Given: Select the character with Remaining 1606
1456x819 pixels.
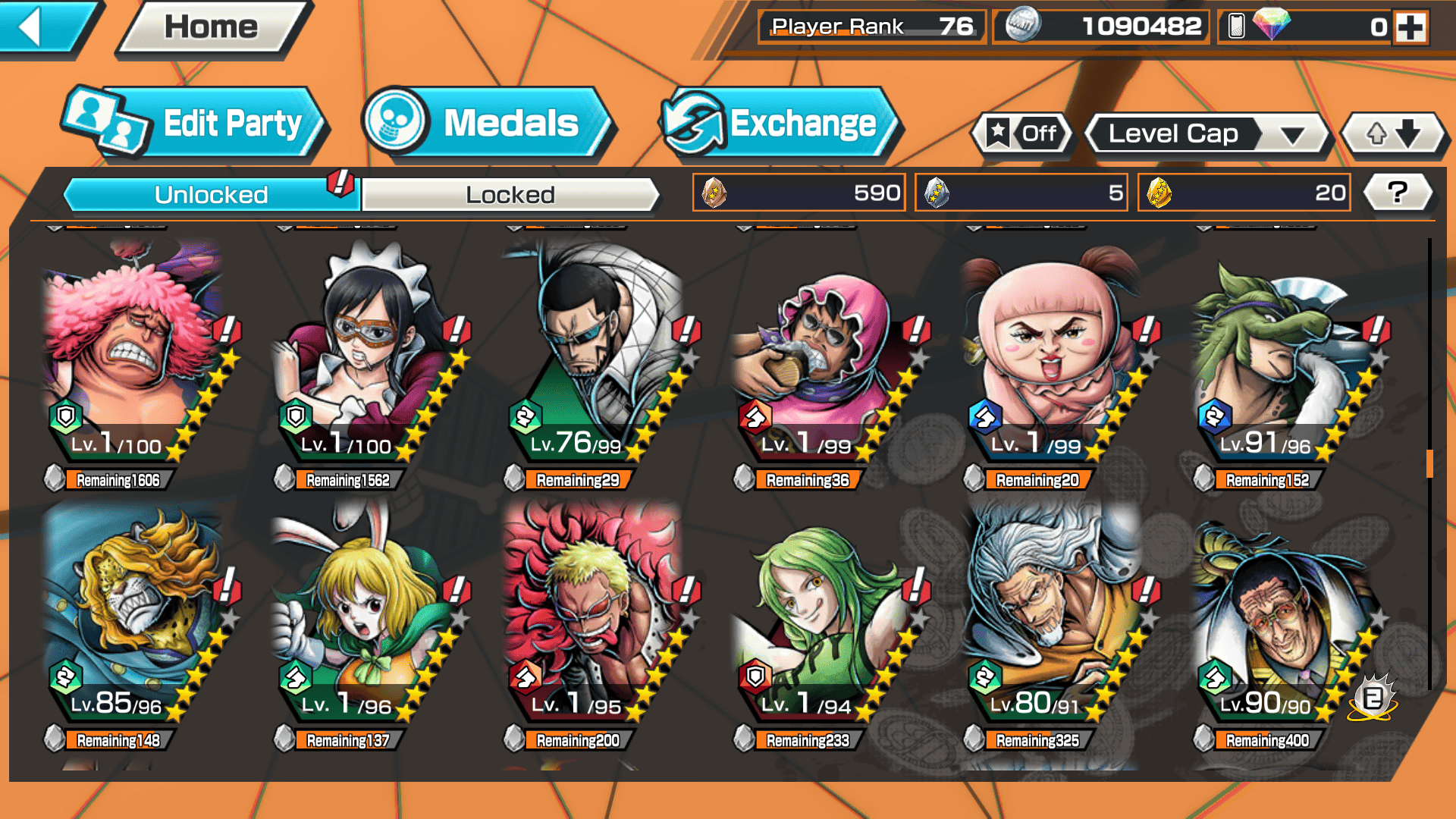Looking at the screenshot, I should click(x=133, y=356).
